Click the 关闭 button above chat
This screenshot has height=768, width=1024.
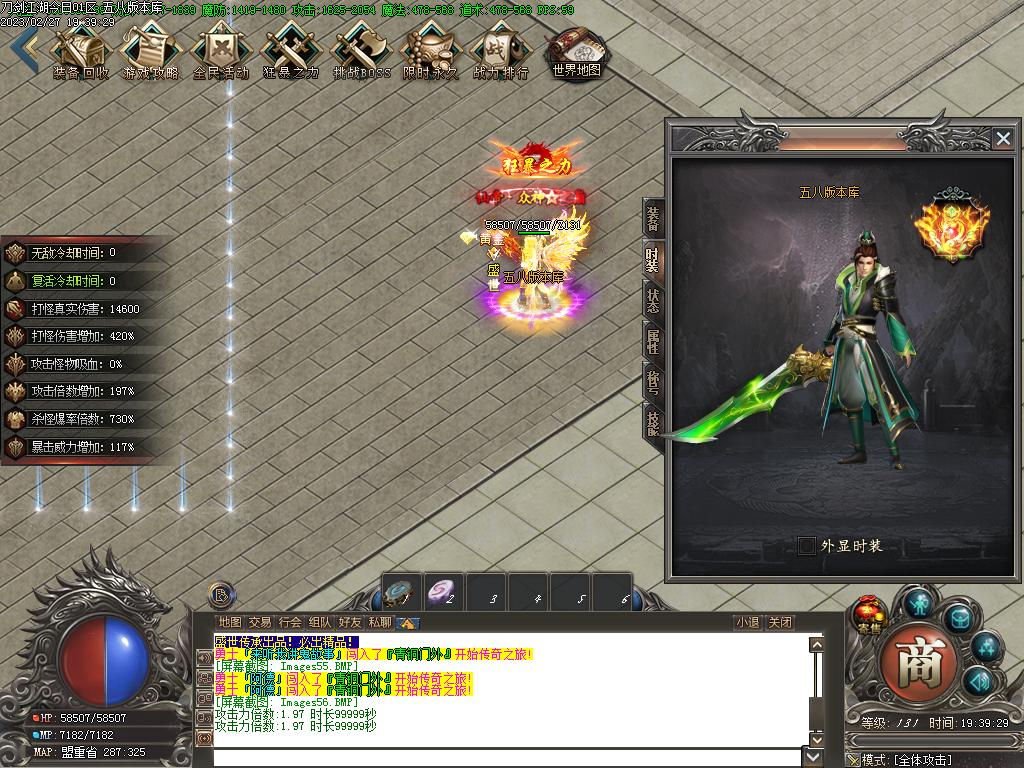tap(780, 622)
